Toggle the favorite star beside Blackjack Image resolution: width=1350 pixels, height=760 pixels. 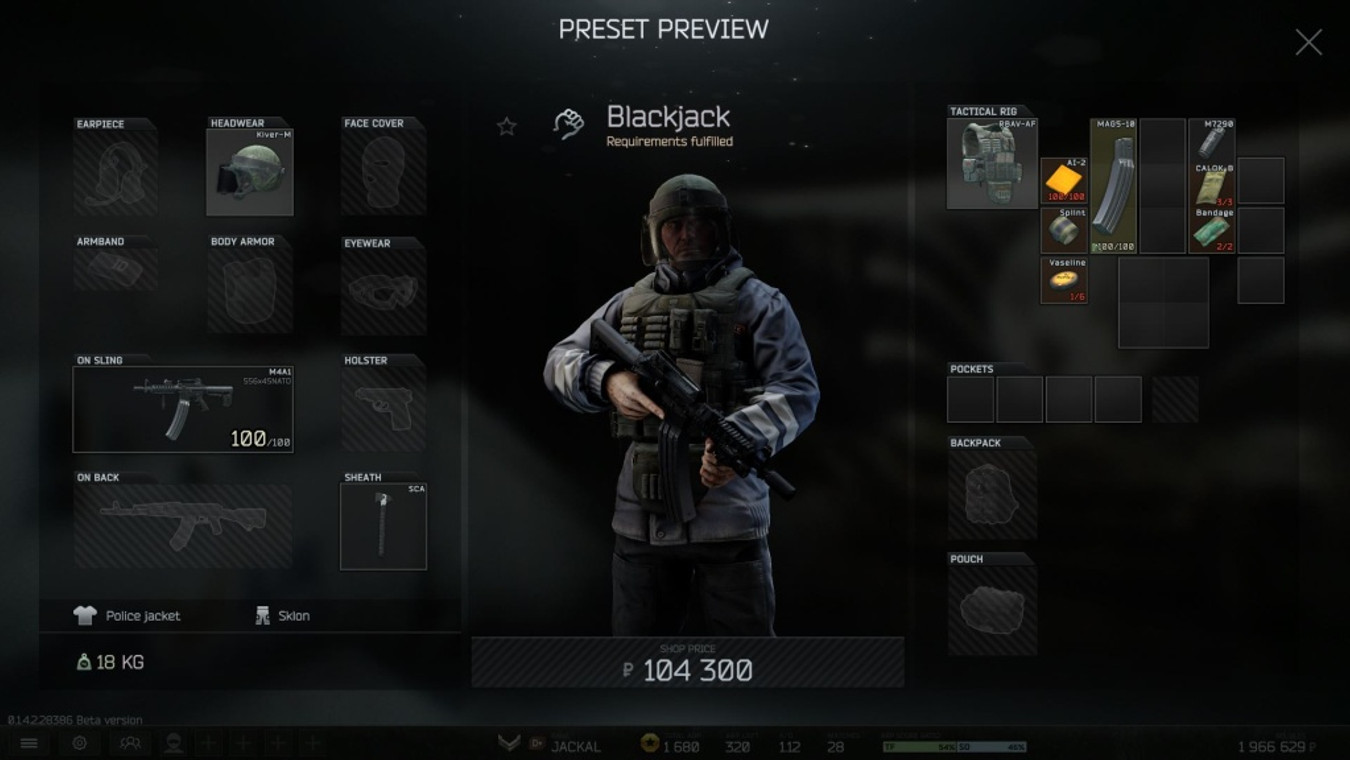tap(507, 126)
